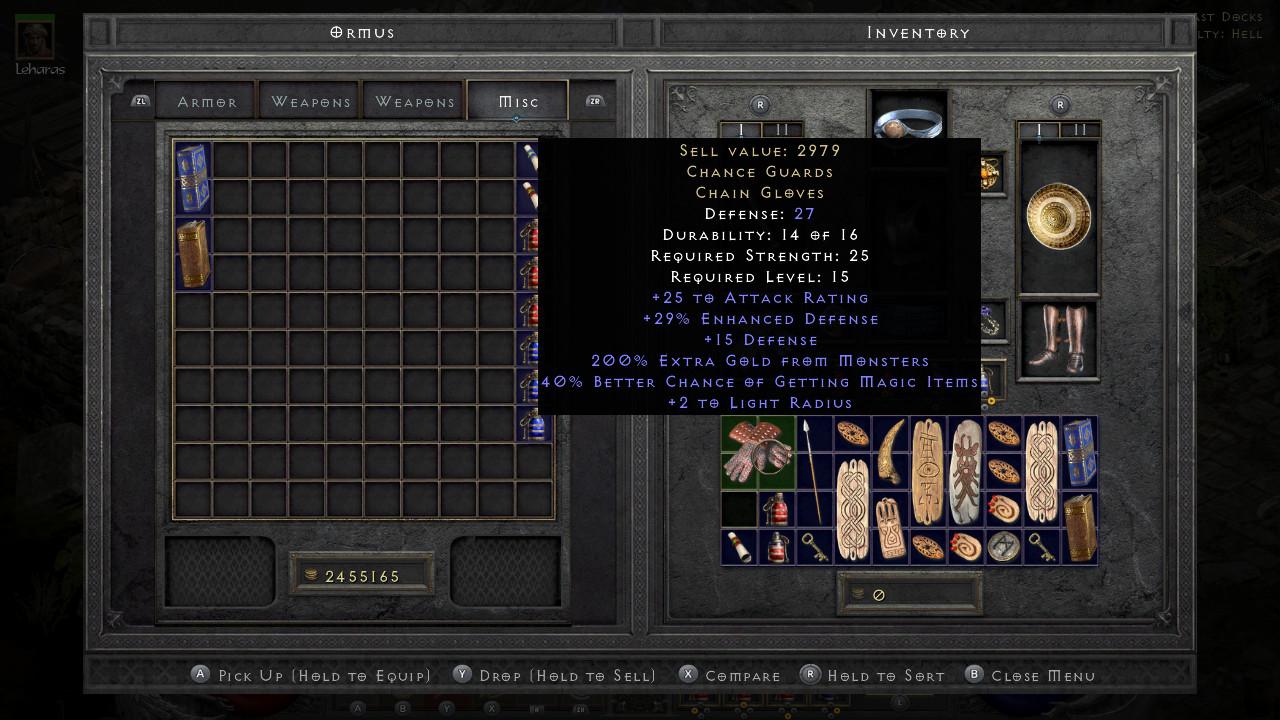This screenshot has width=1280, height=720.
Task: Switch to the Armor shop tab
Action: point(206,100)
